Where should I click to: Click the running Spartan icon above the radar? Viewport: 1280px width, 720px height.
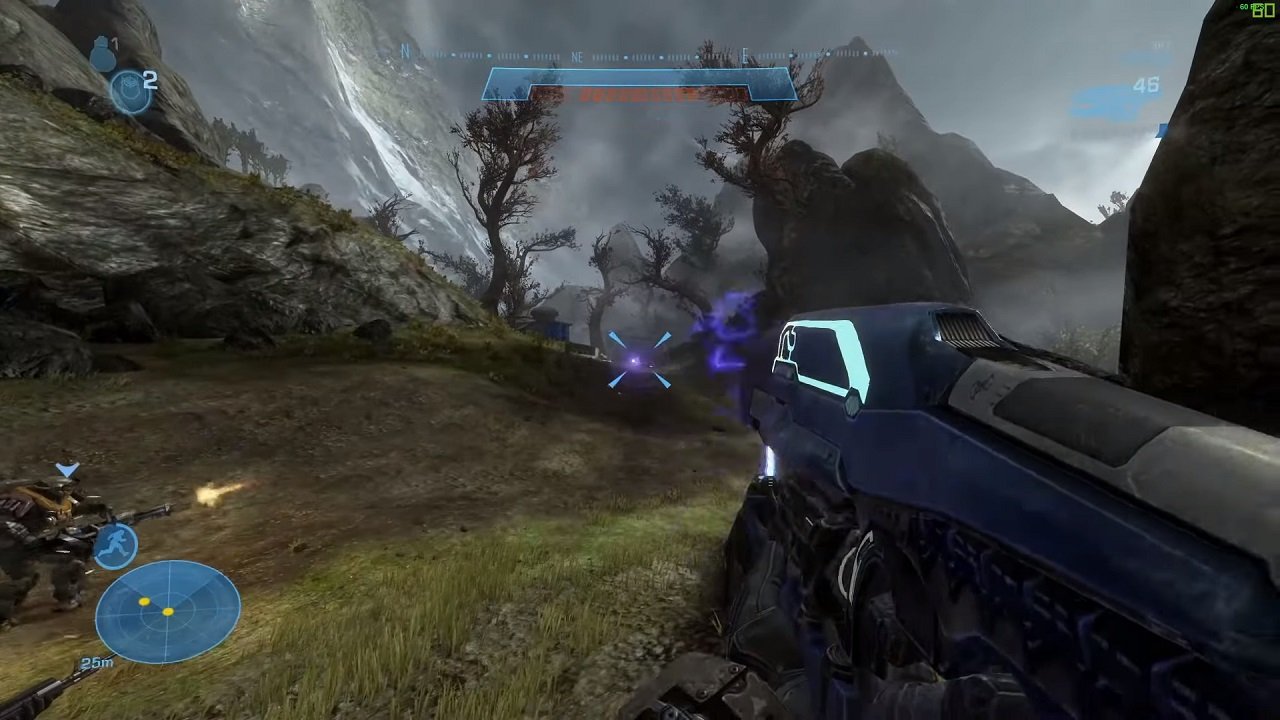click(115, 545)
